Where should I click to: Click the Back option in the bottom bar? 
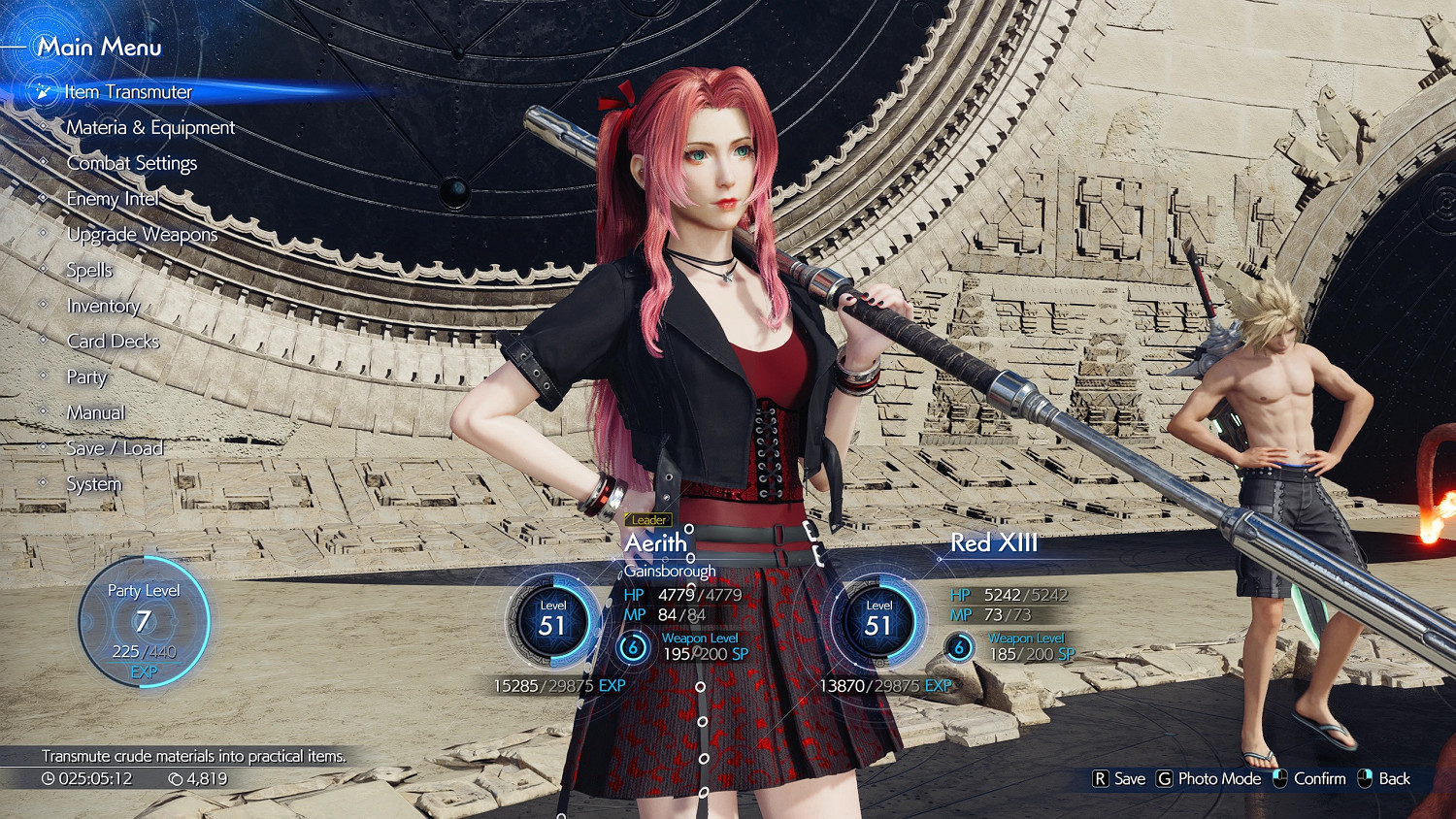[x=1384, y=778]
